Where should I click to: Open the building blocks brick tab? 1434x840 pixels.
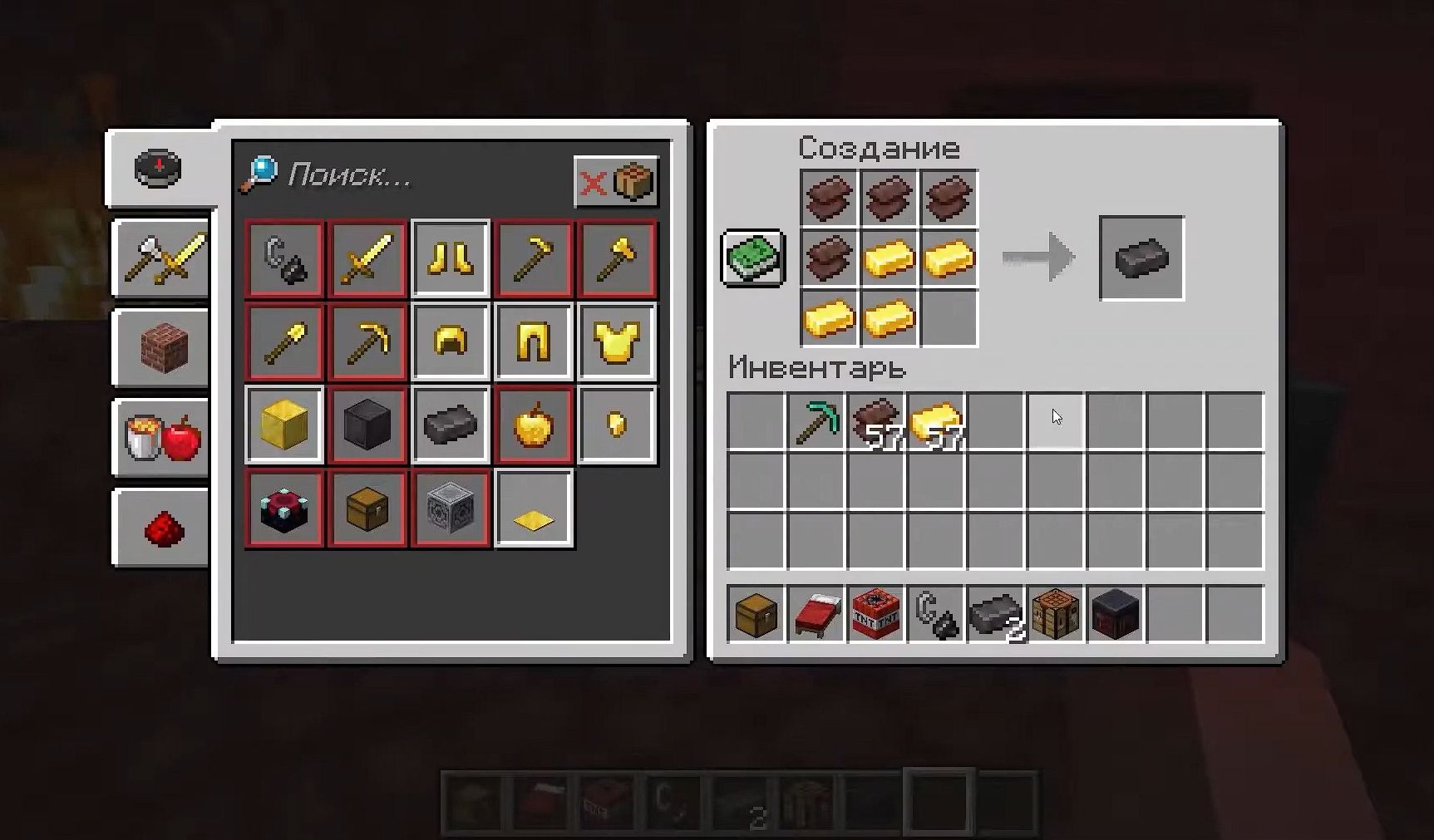pos(162,347)
